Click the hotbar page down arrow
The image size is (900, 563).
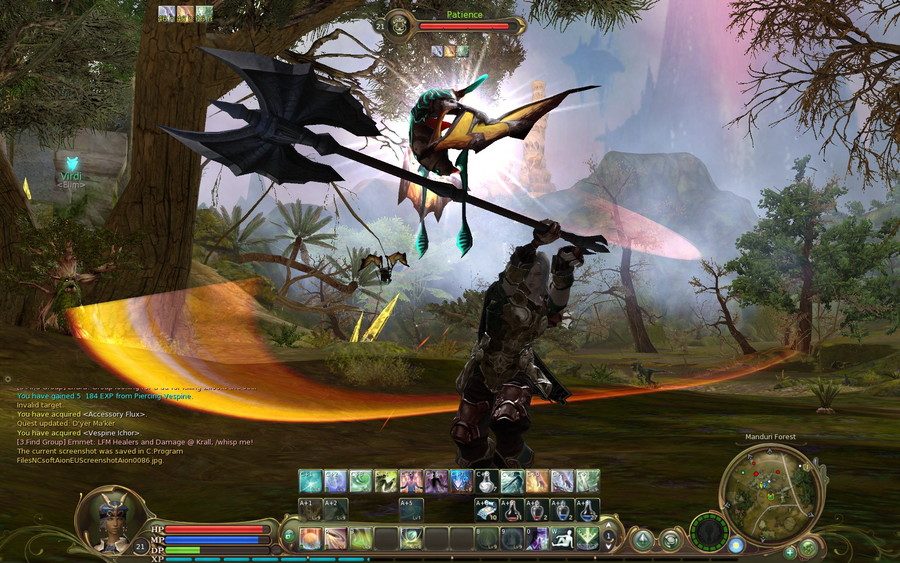point(609,547)
